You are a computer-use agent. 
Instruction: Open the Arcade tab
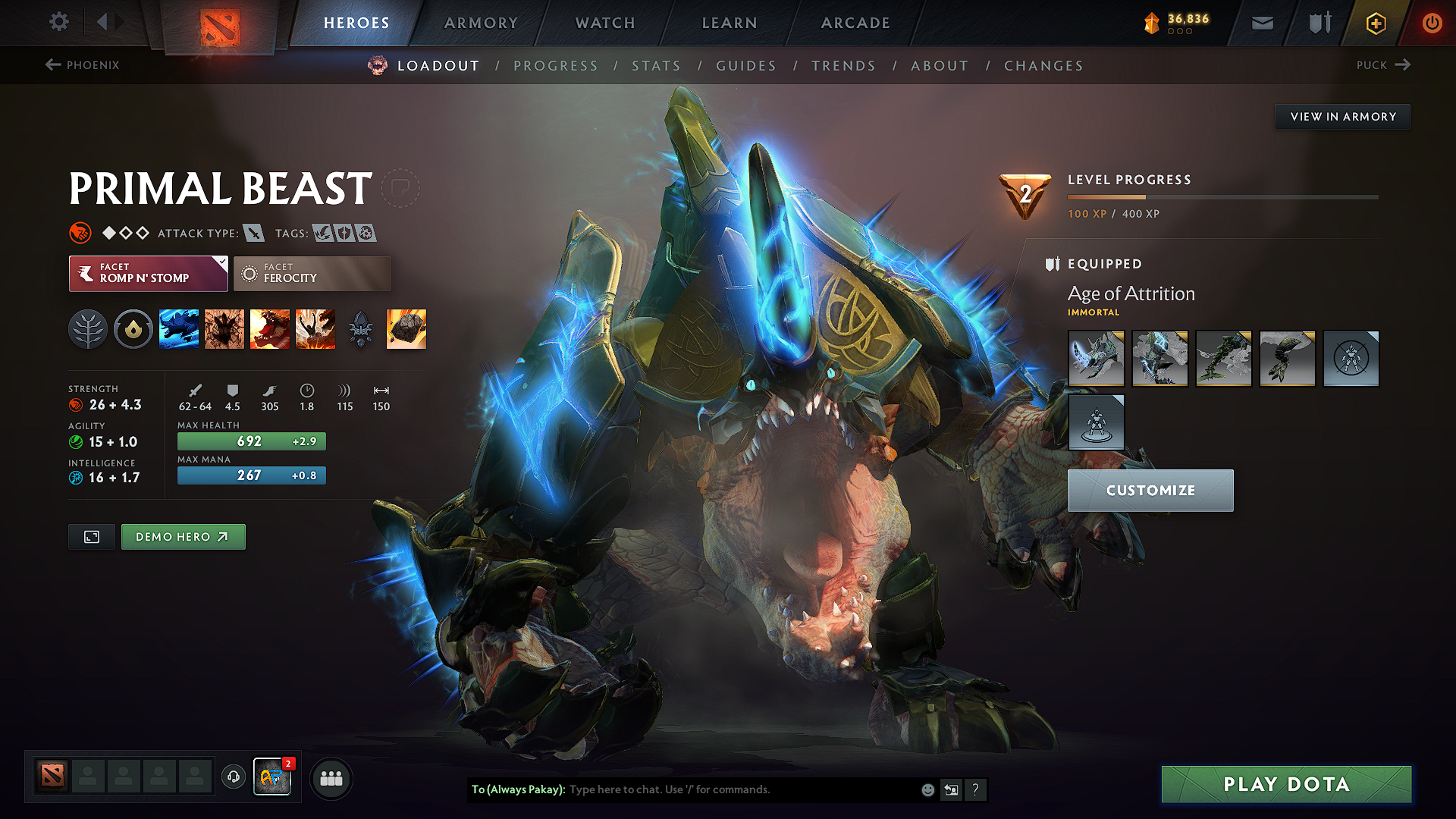[855, 23]
